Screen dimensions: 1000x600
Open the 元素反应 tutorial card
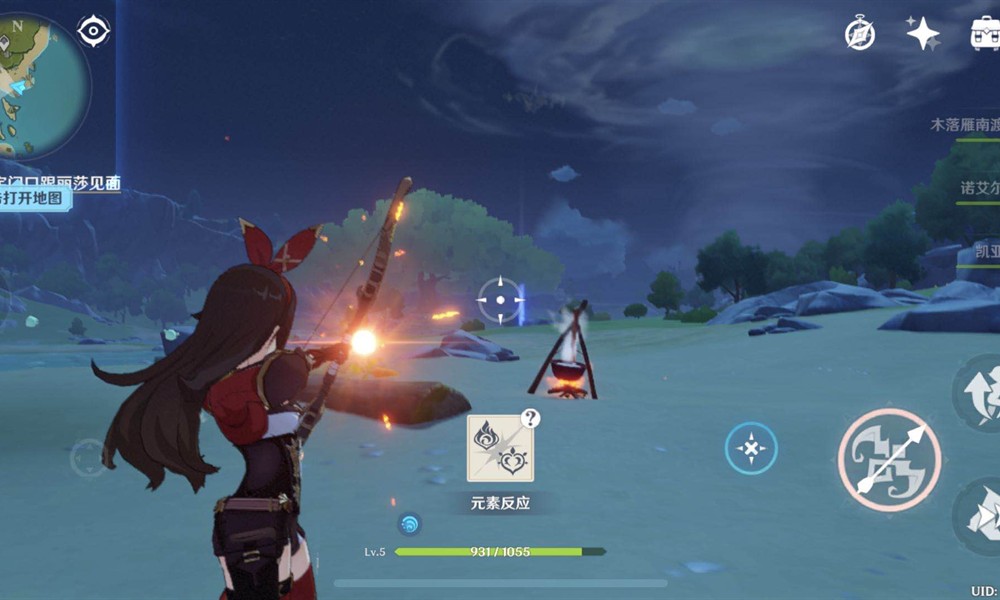point(500,449)
